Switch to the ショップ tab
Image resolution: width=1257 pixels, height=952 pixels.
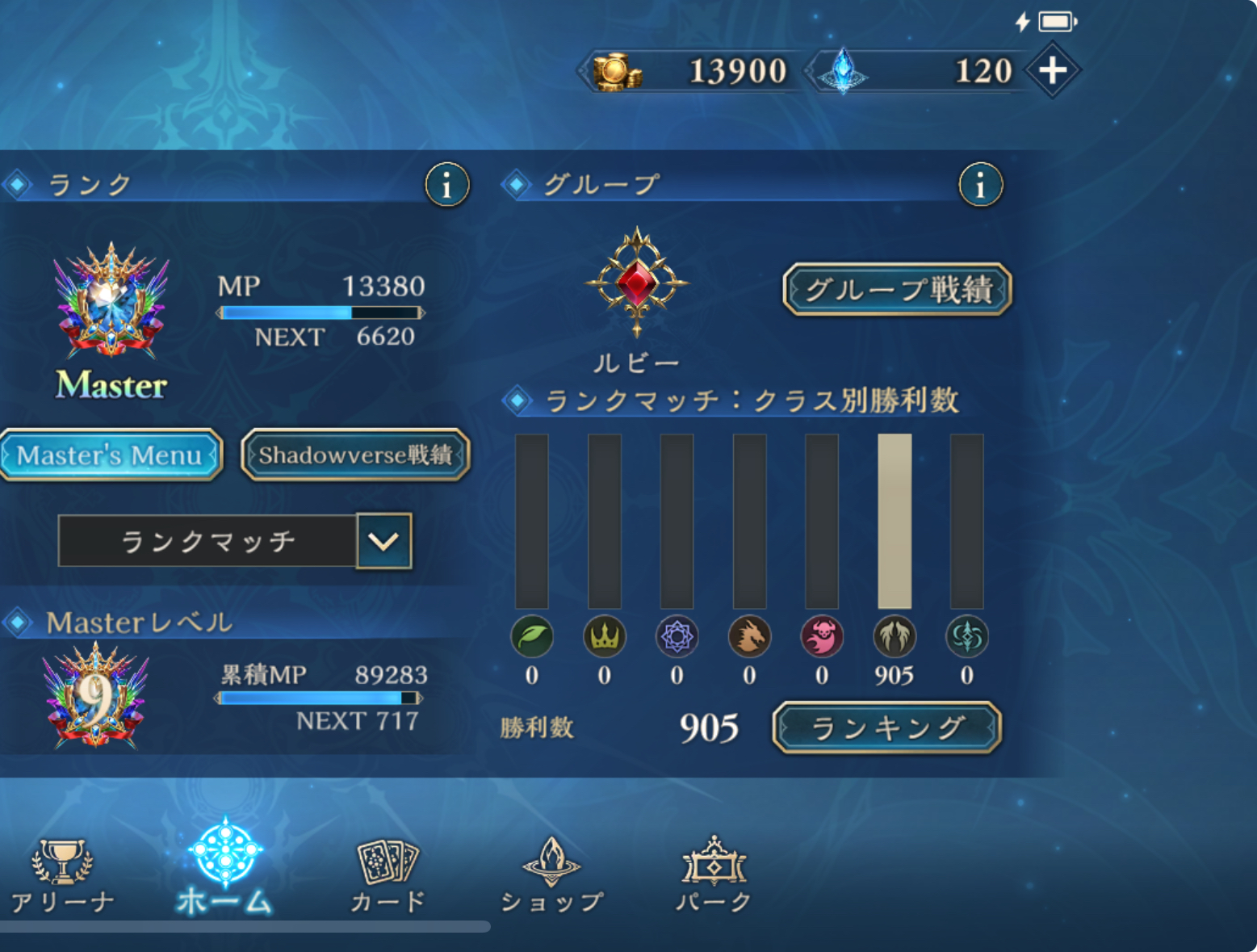coord(551,876)
